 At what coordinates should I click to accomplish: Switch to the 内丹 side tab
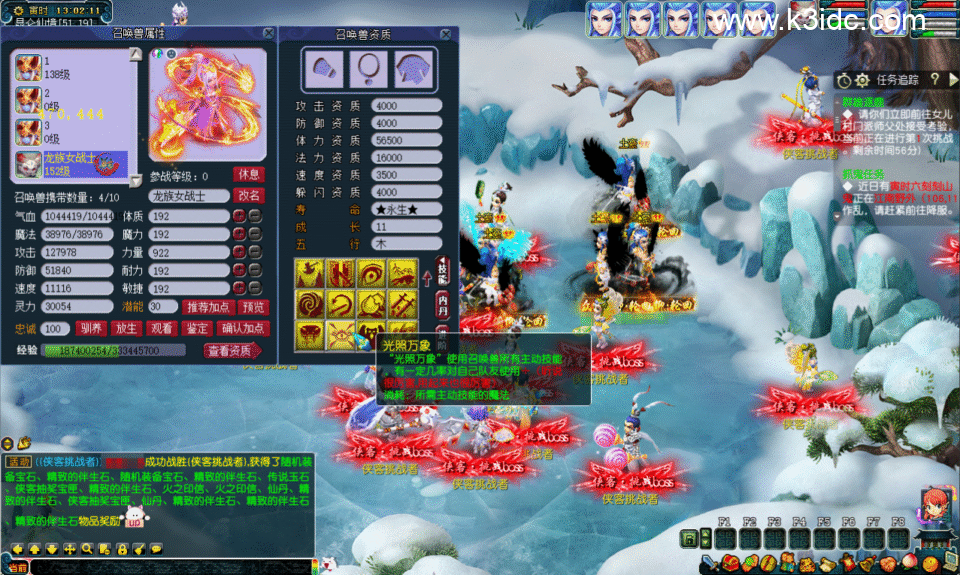coord(442,299)
